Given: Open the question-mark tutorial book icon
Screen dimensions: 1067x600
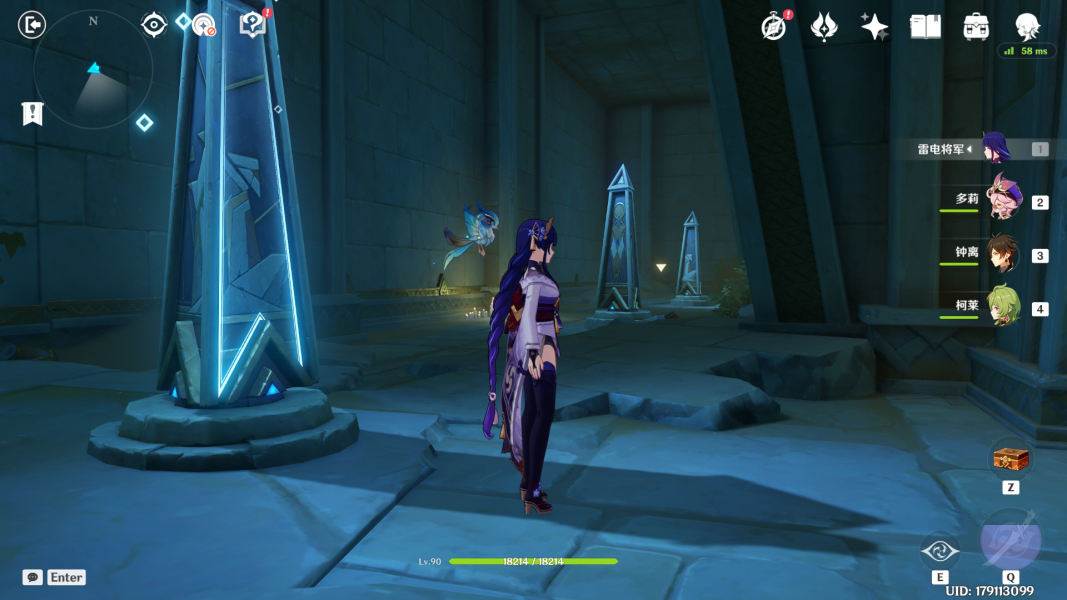Looking at the screenshot, I should click(x=253, y=25).
